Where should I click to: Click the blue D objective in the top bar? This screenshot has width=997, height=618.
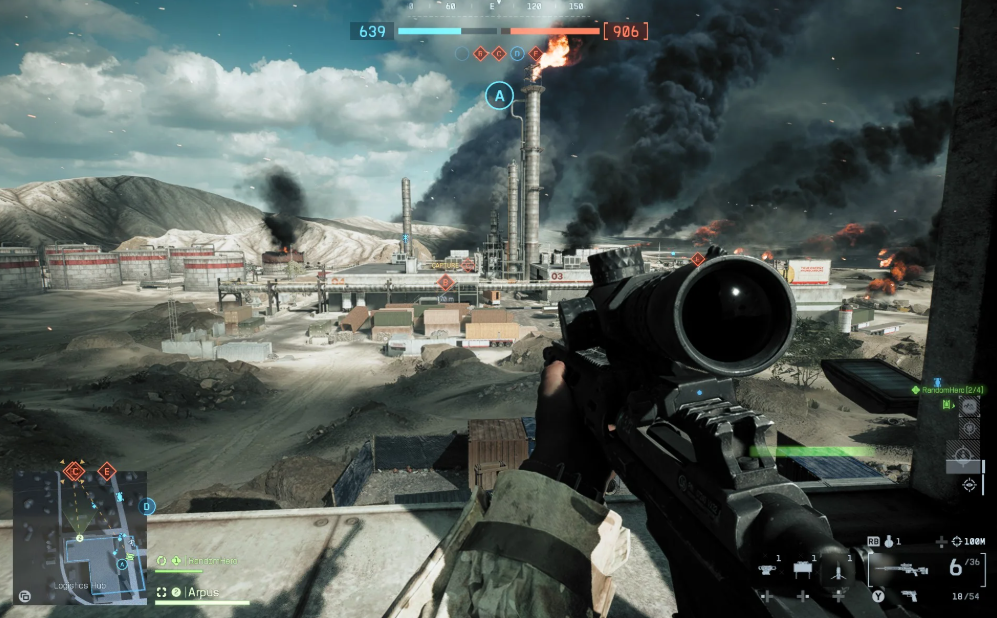(x=517, y=54)
